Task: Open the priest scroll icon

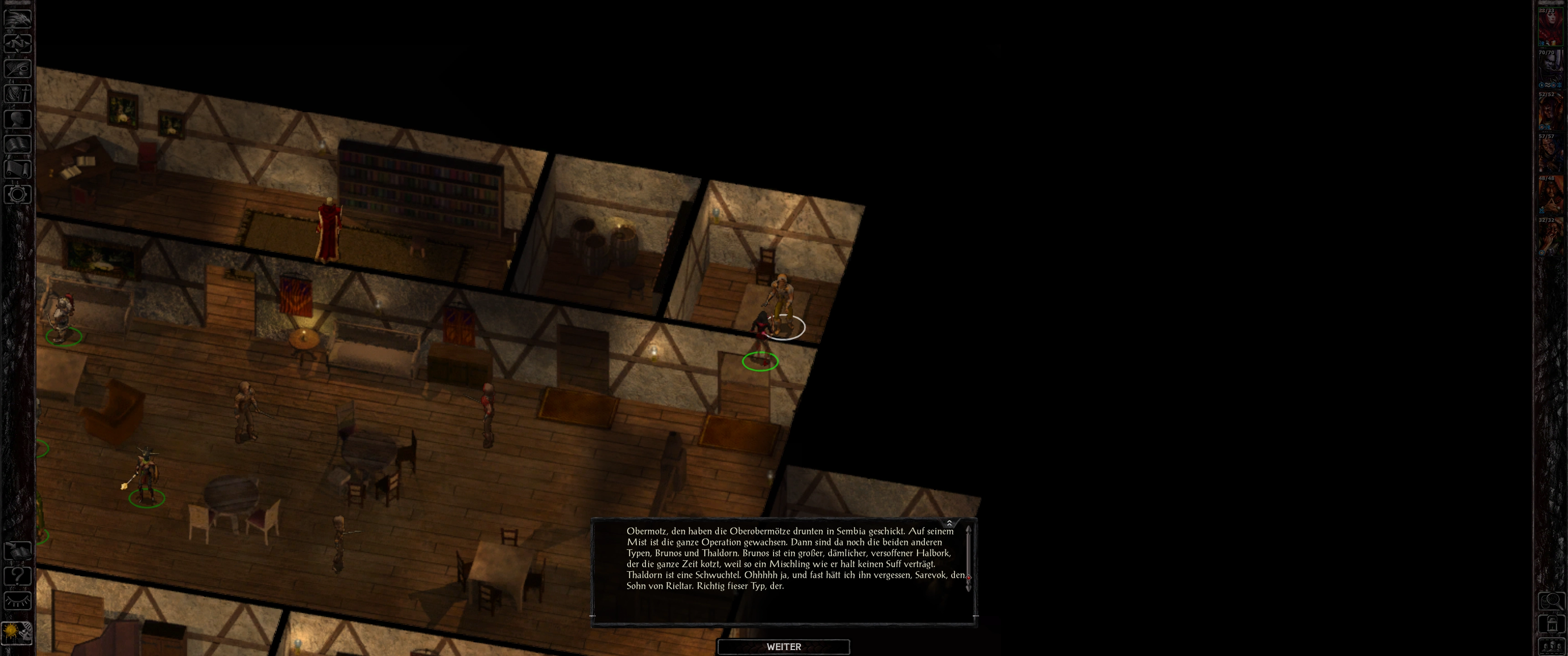Action: pos(18,169)
